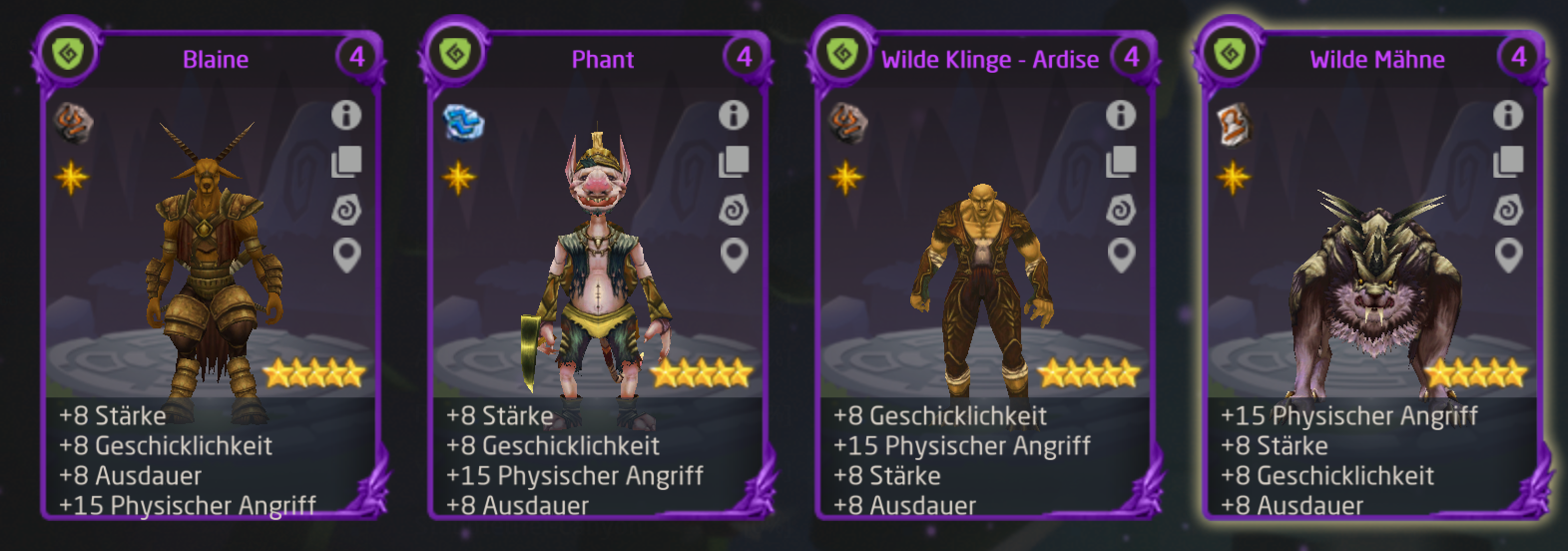Click the copy icon on Wilde Mähne
The image size is (1568, 551).
tap(1508, 162)
